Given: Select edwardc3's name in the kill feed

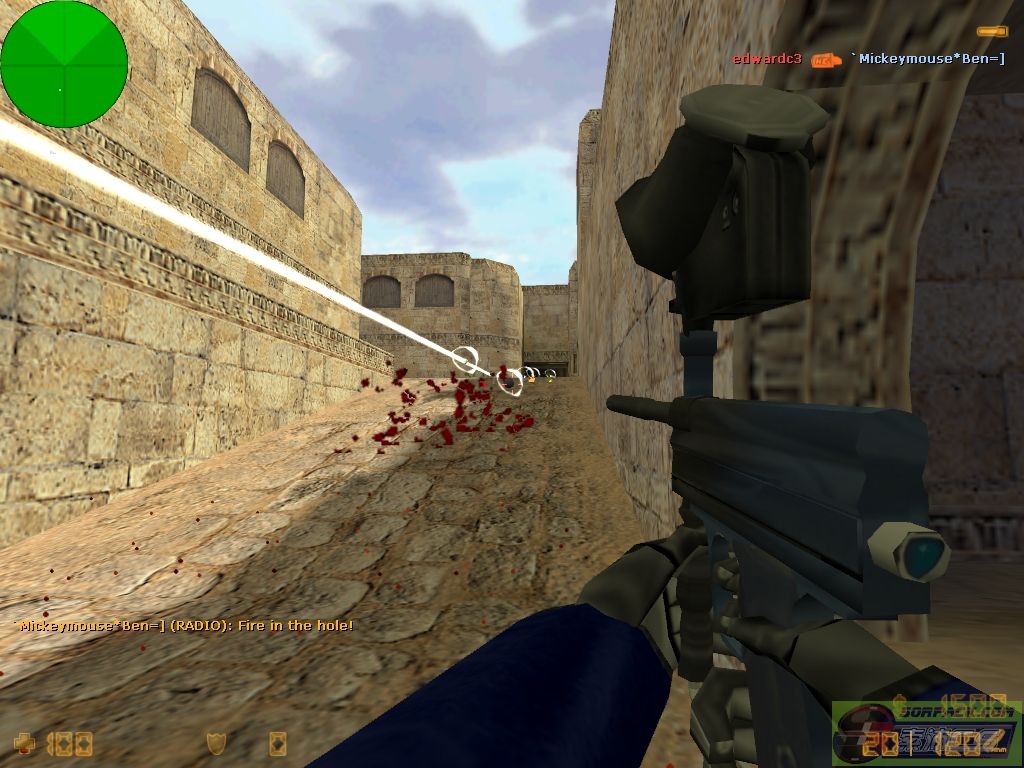Looking at the screenshot, I should pyautogui.click(x=767, y=59).
